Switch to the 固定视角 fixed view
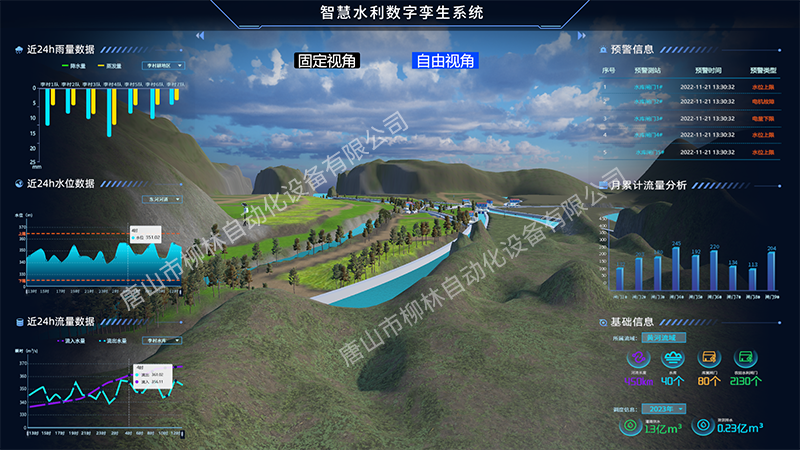Viewport: 800px width, 450px height. pyautogui.click(x=326, y=61)
